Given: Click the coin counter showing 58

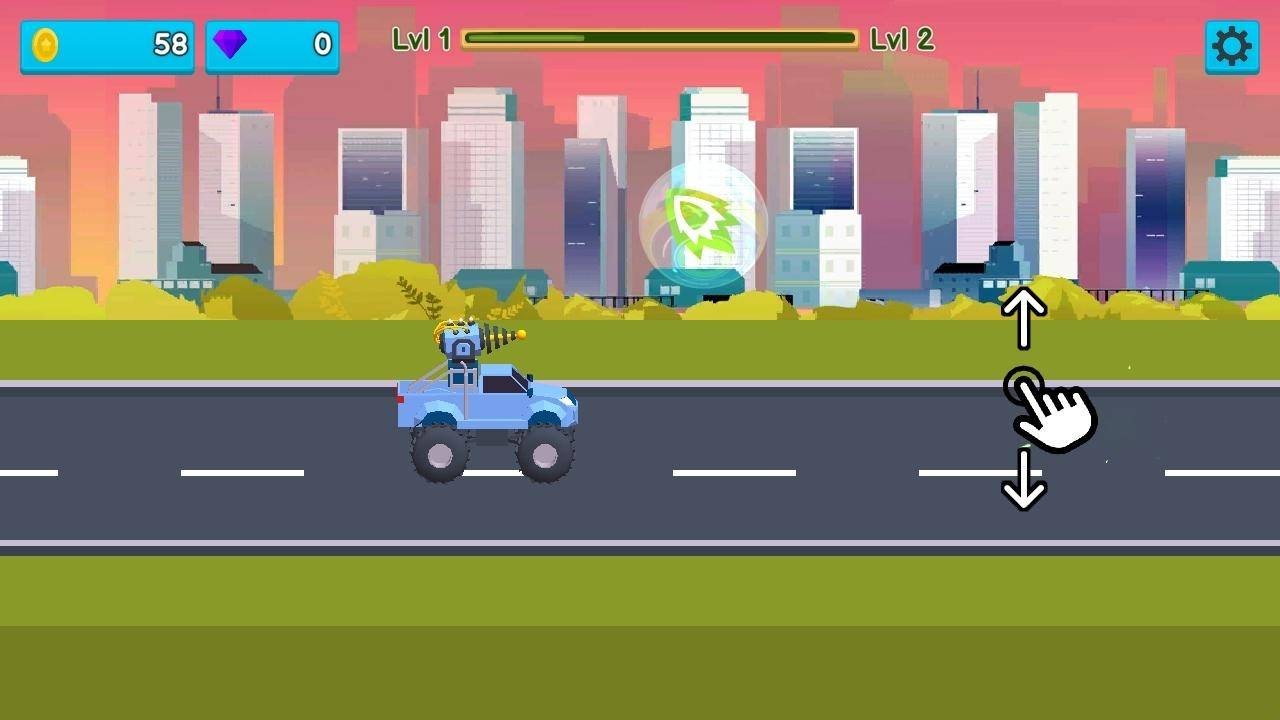Looking at the screenshot, I should [x=140, y=45].
